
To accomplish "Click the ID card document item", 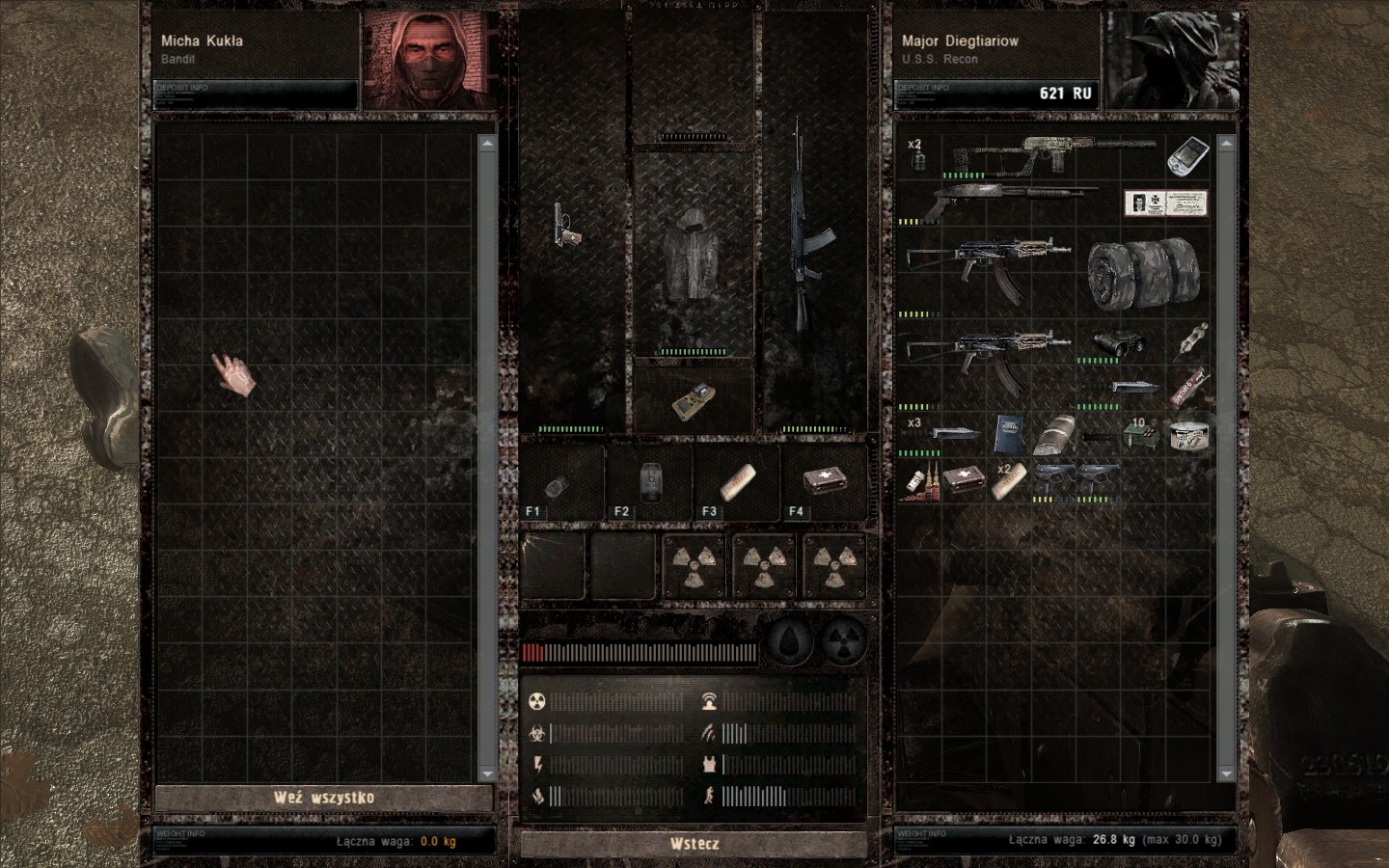I will 1165,203.
